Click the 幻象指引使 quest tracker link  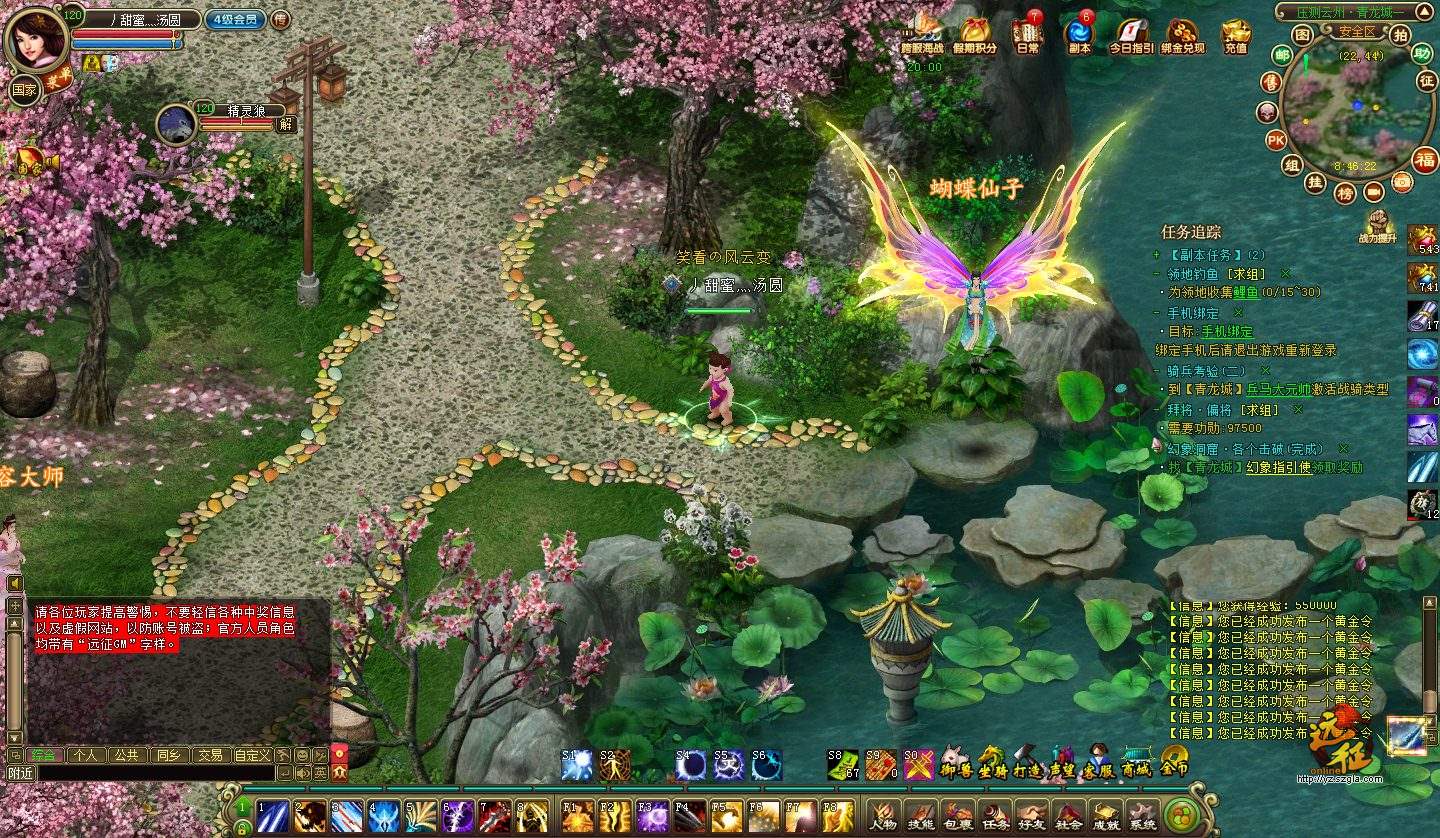[1278, 467]
